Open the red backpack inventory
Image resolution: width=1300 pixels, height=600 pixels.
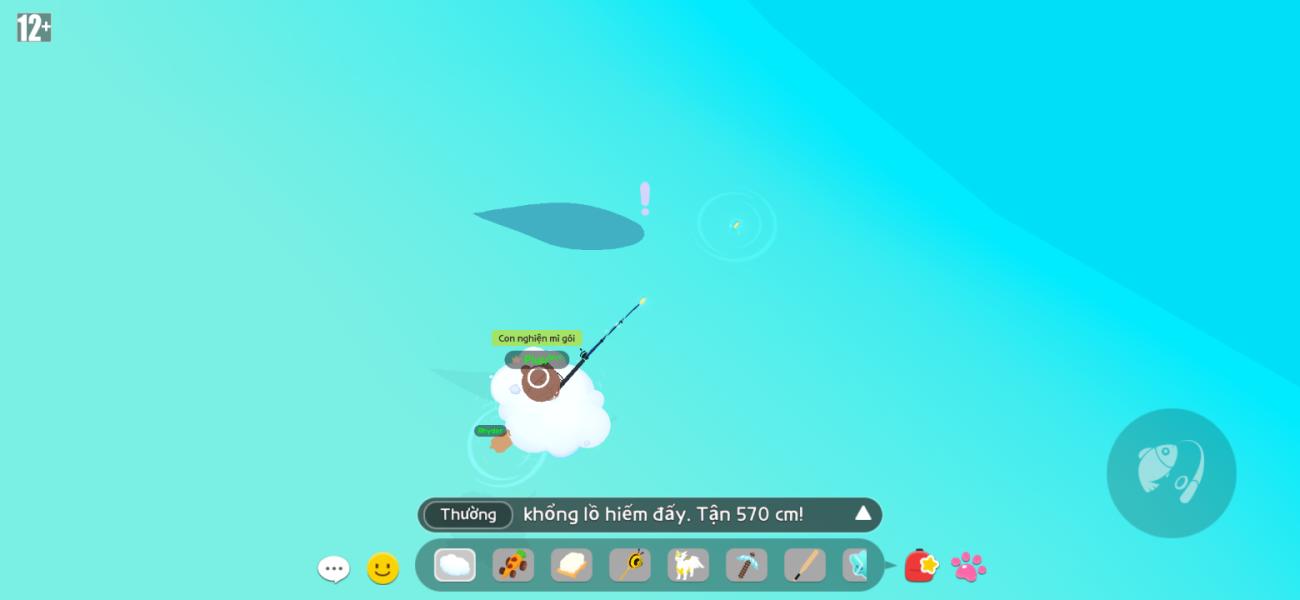tap(920, 566)
